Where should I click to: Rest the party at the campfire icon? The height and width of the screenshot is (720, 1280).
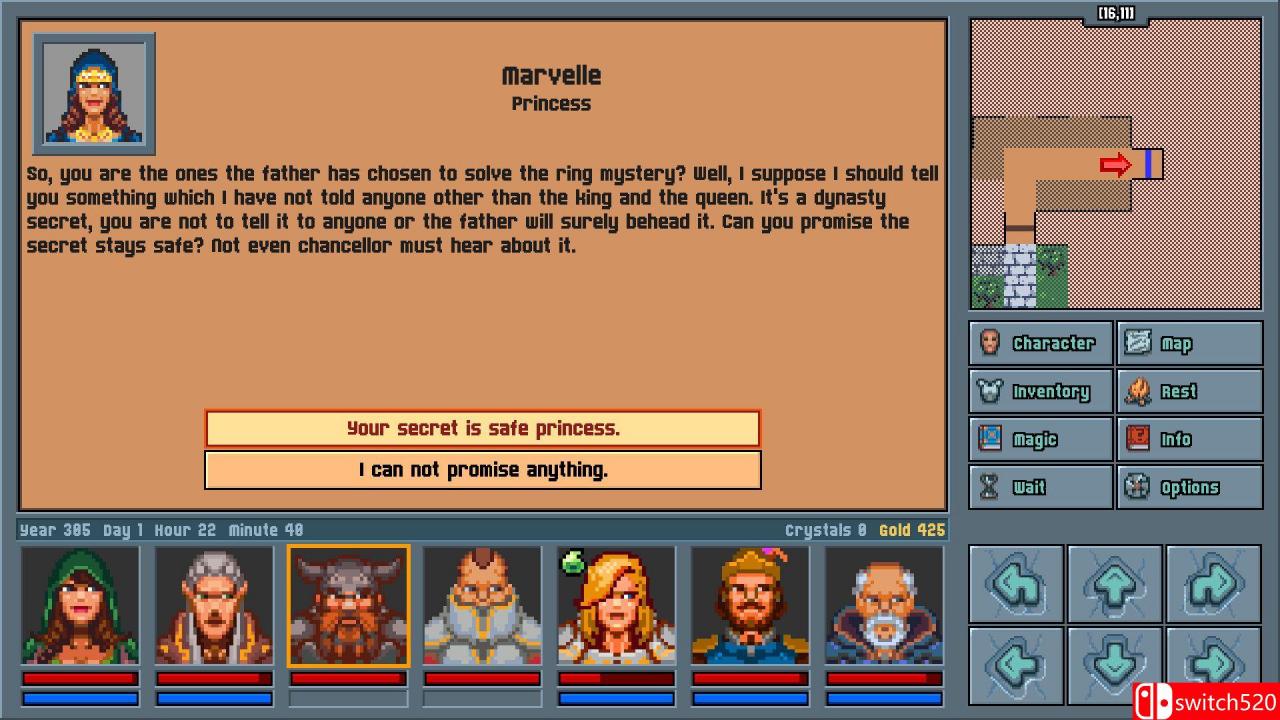(1189, 390)
